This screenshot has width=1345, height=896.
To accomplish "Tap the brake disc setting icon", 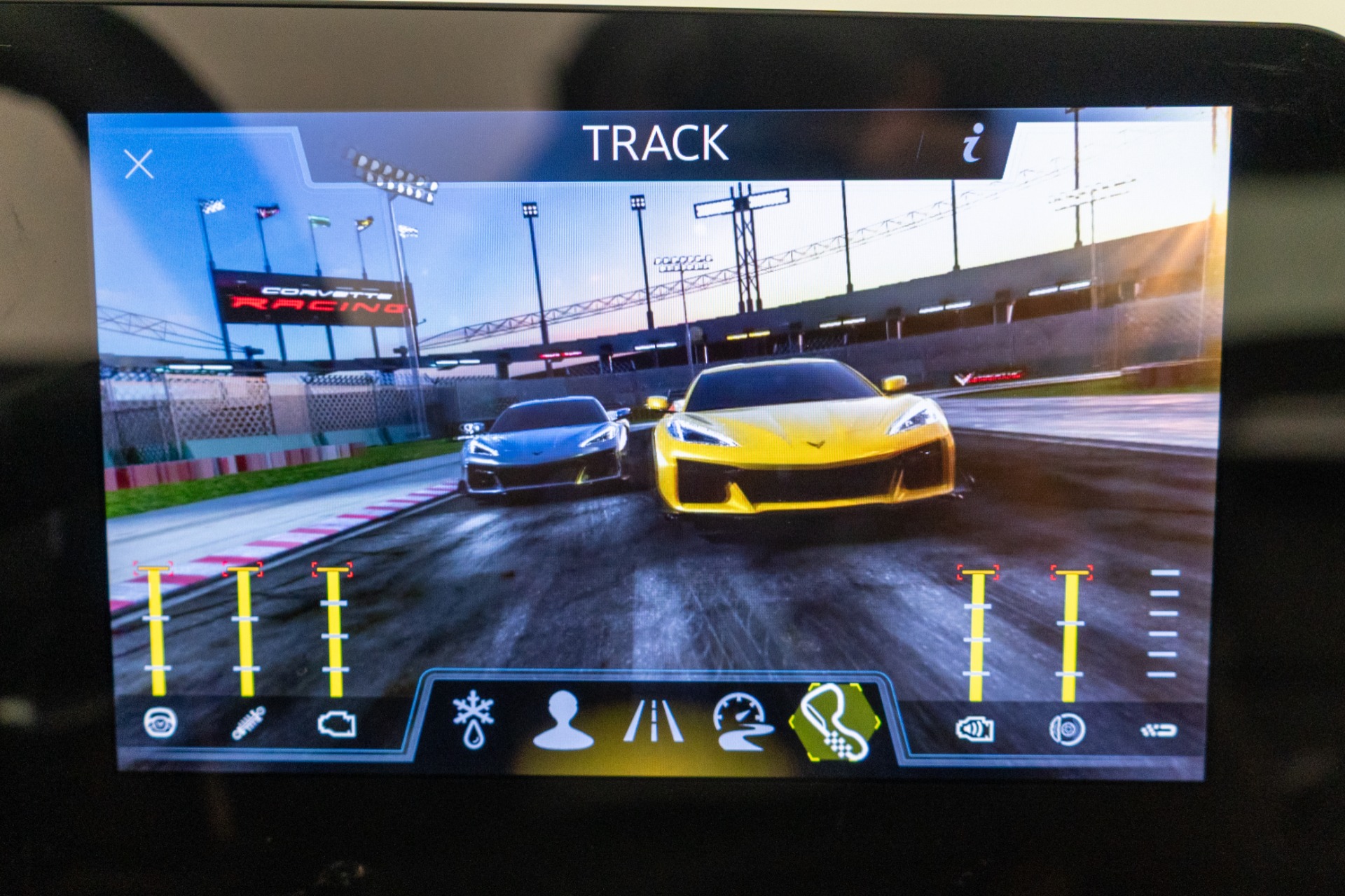I will pyautogui.click(x=1067, y=730).
